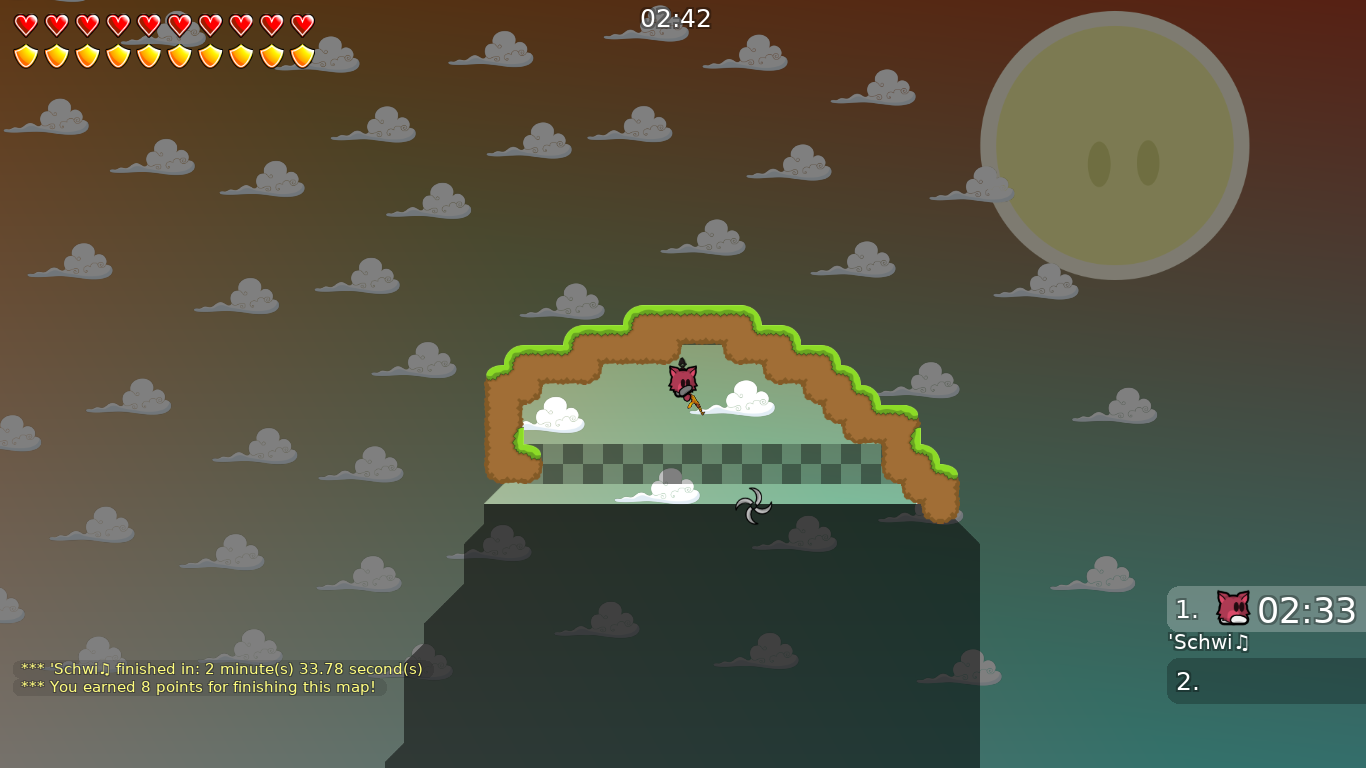Click the 'You earned 8 points' chat line
The image size is (1366, 768).
[198, 687]
